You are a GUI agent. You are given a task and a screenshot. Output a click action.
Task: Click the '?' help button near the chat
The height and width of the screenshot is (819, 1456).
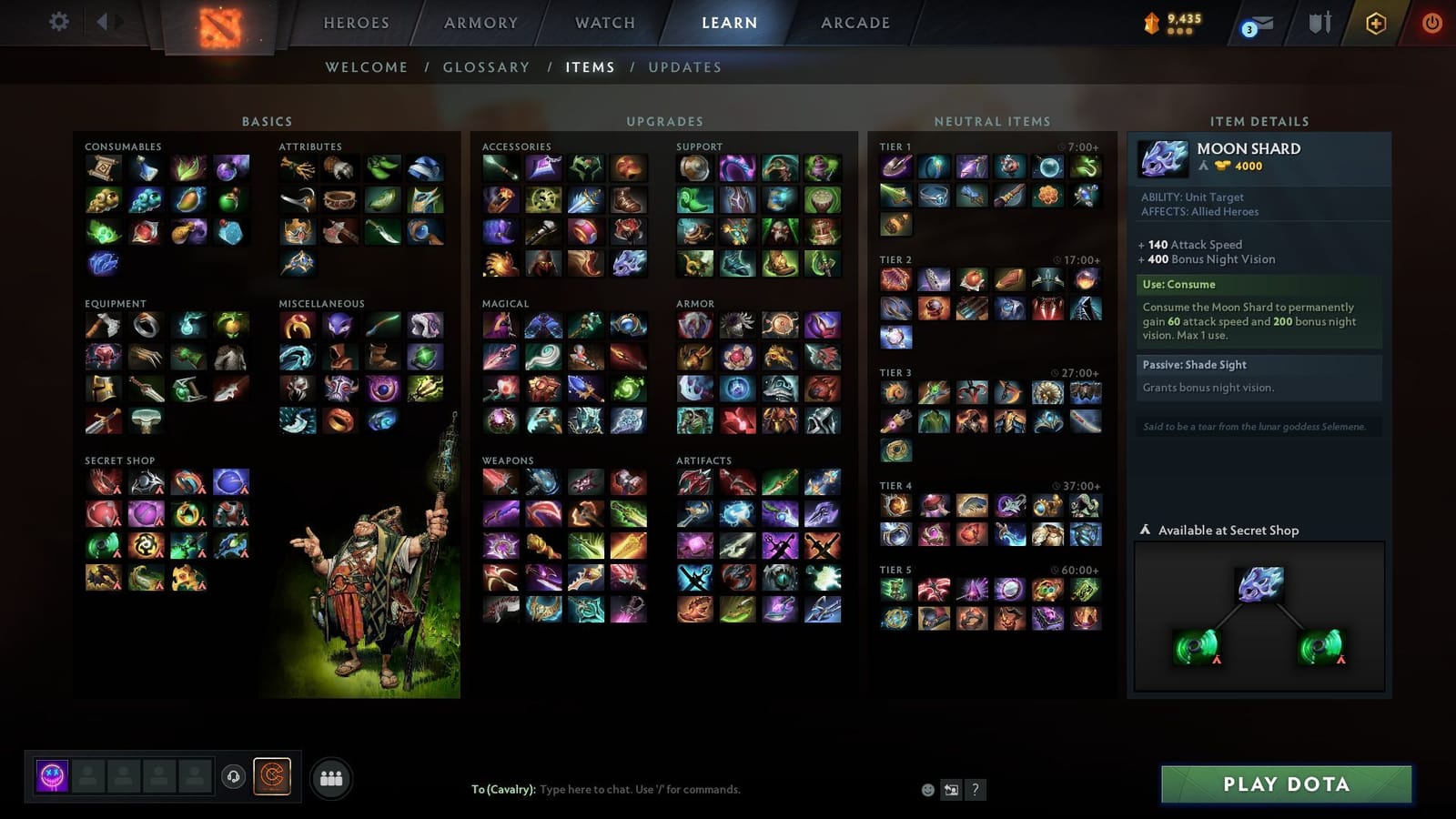pyautogui.click(x=974, y=790)
